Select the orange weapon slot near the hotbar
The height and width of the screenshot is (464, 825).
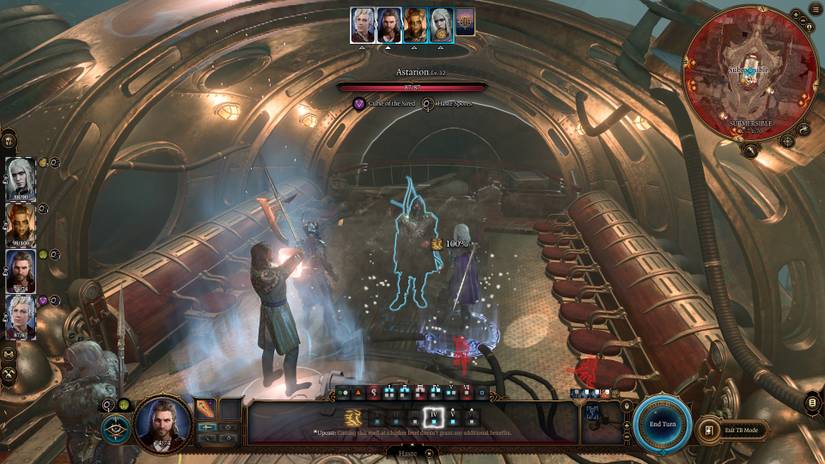click(x=205, y=408)
